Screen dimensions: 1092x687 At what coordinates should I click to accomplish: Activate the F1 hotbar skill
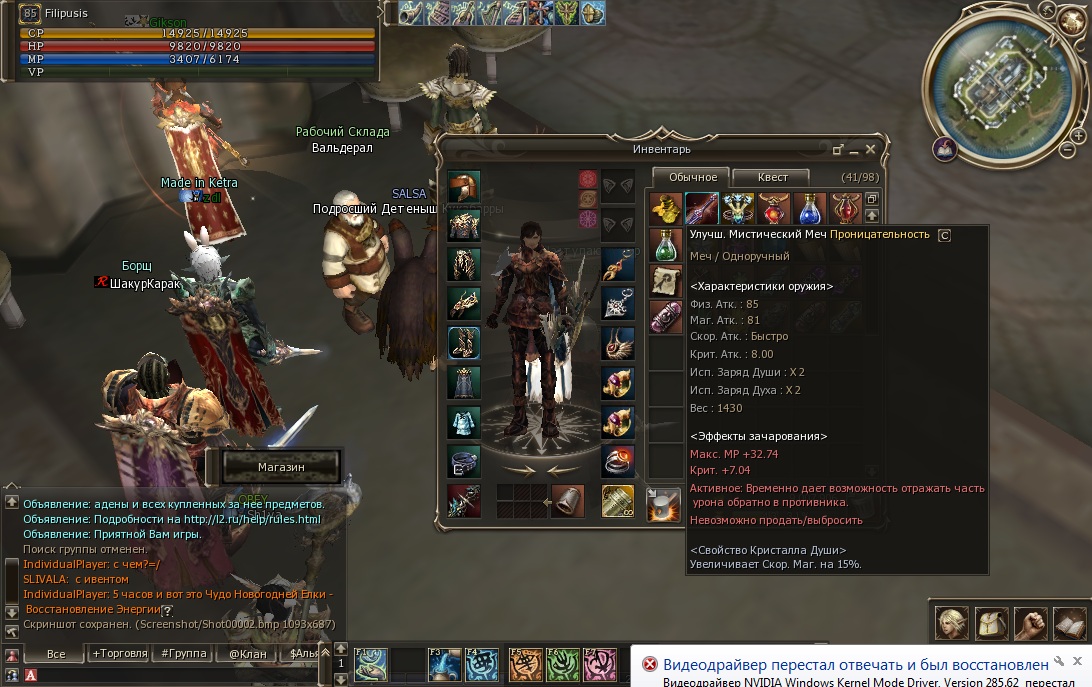[x=371, y=663]
